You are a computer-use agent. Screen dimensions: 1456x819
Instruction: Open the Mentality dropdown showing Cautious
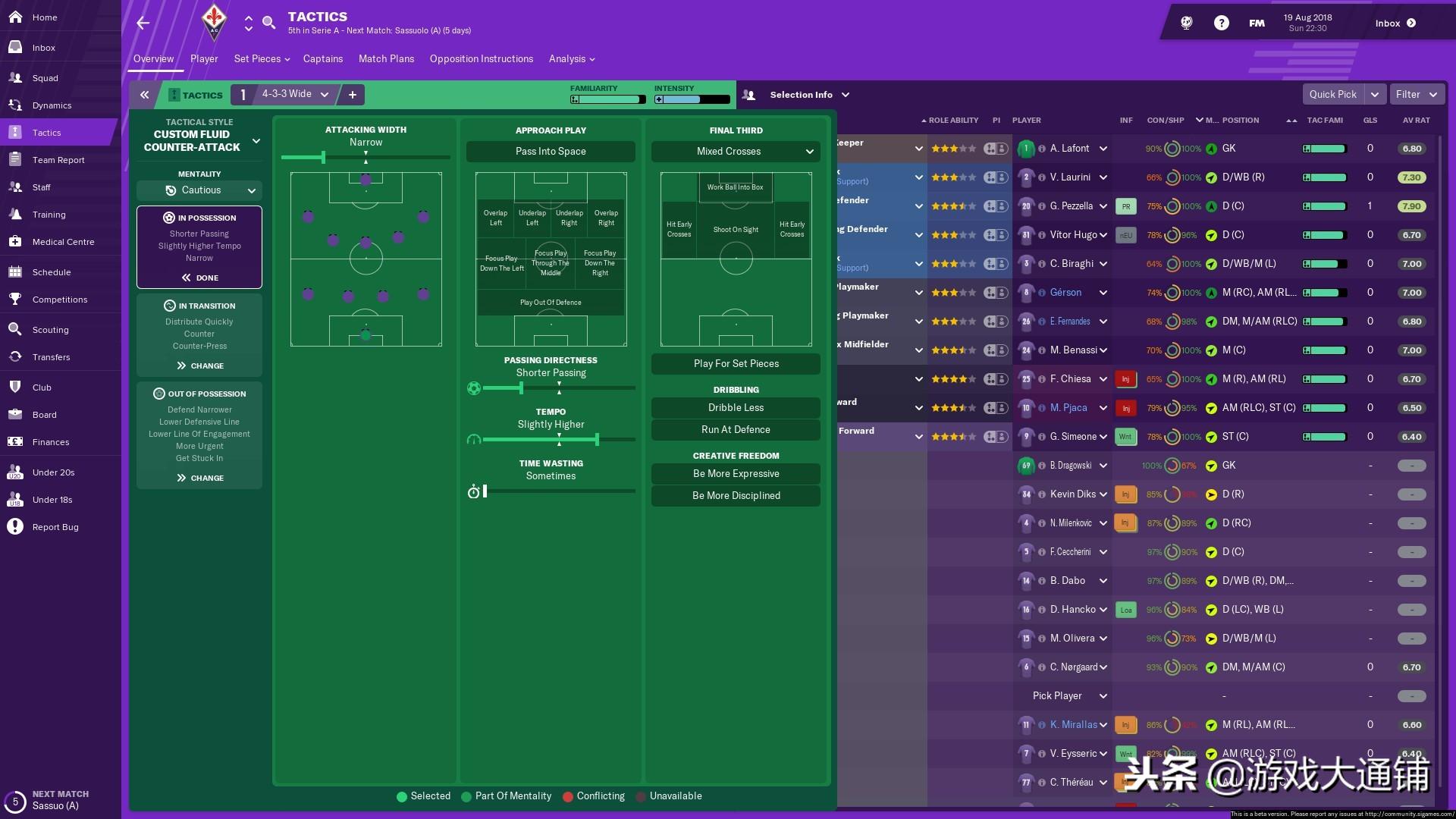[x=199, y=190]
